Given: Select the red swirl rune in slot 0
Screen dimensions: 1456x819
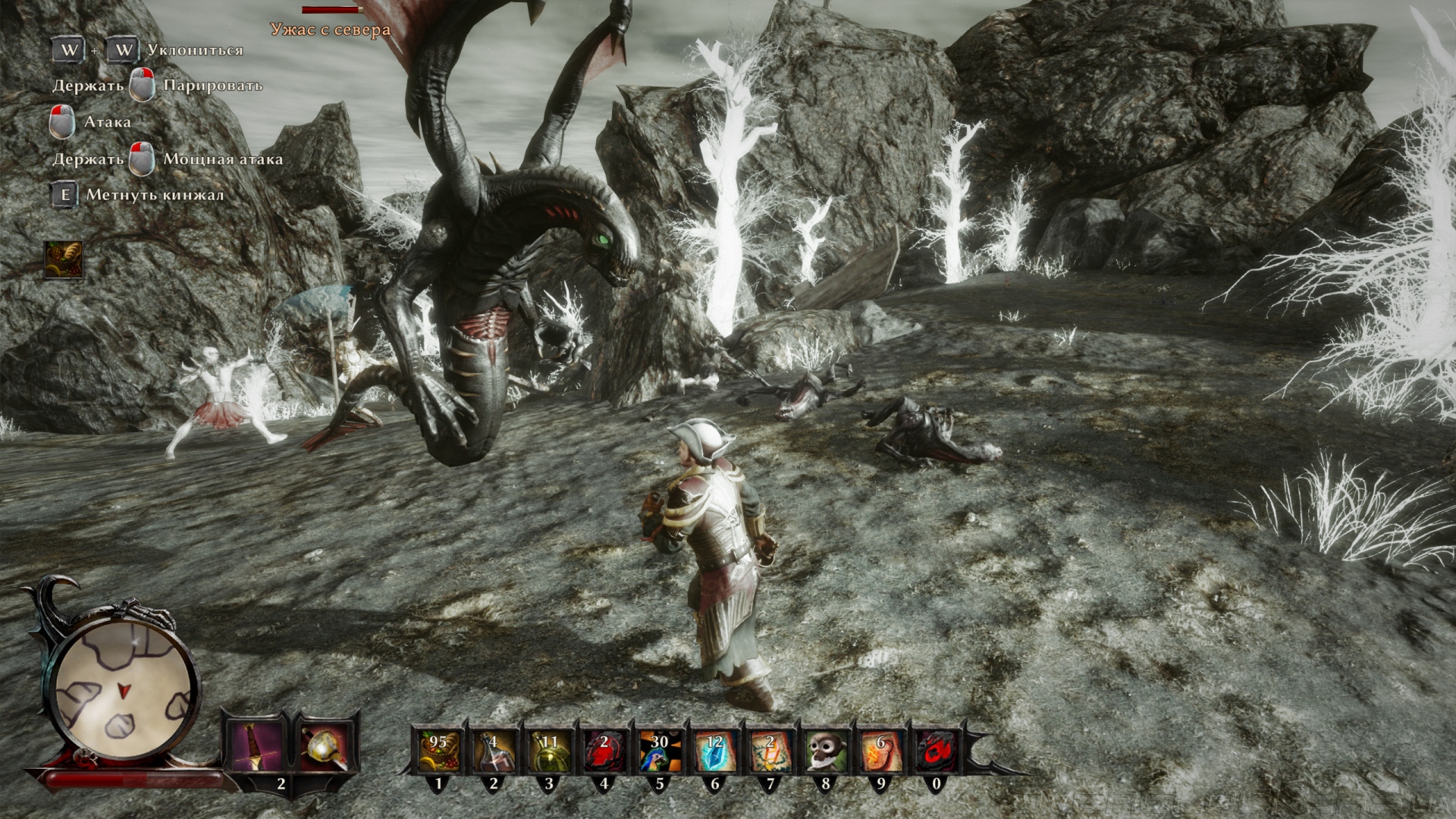Looking at the screenshot, I should (x=936, y=751).
